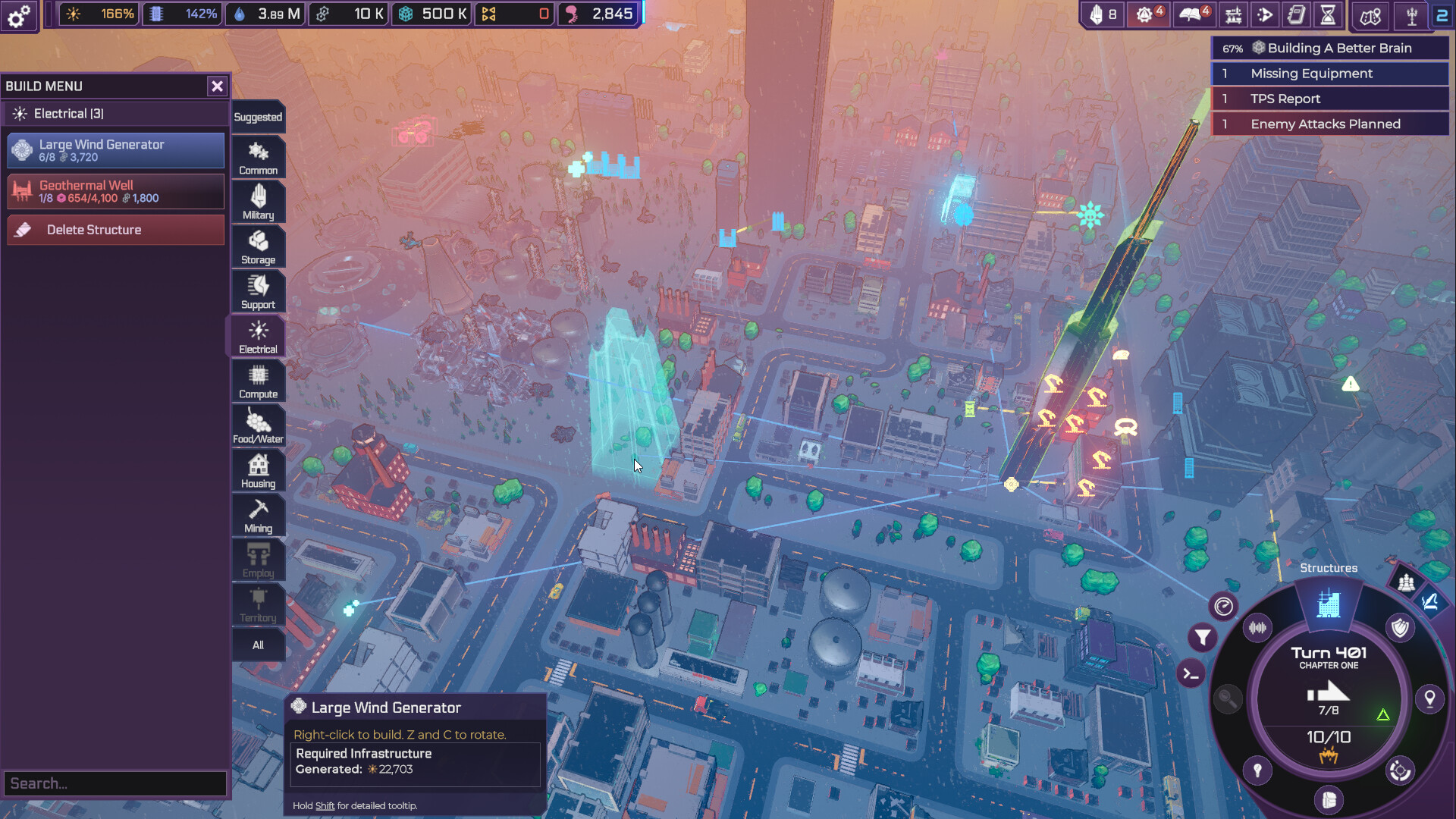Switch to the Suggested build category
Image resolution: width=1456 pixels, height=819 pixels.
pos(258,117)
